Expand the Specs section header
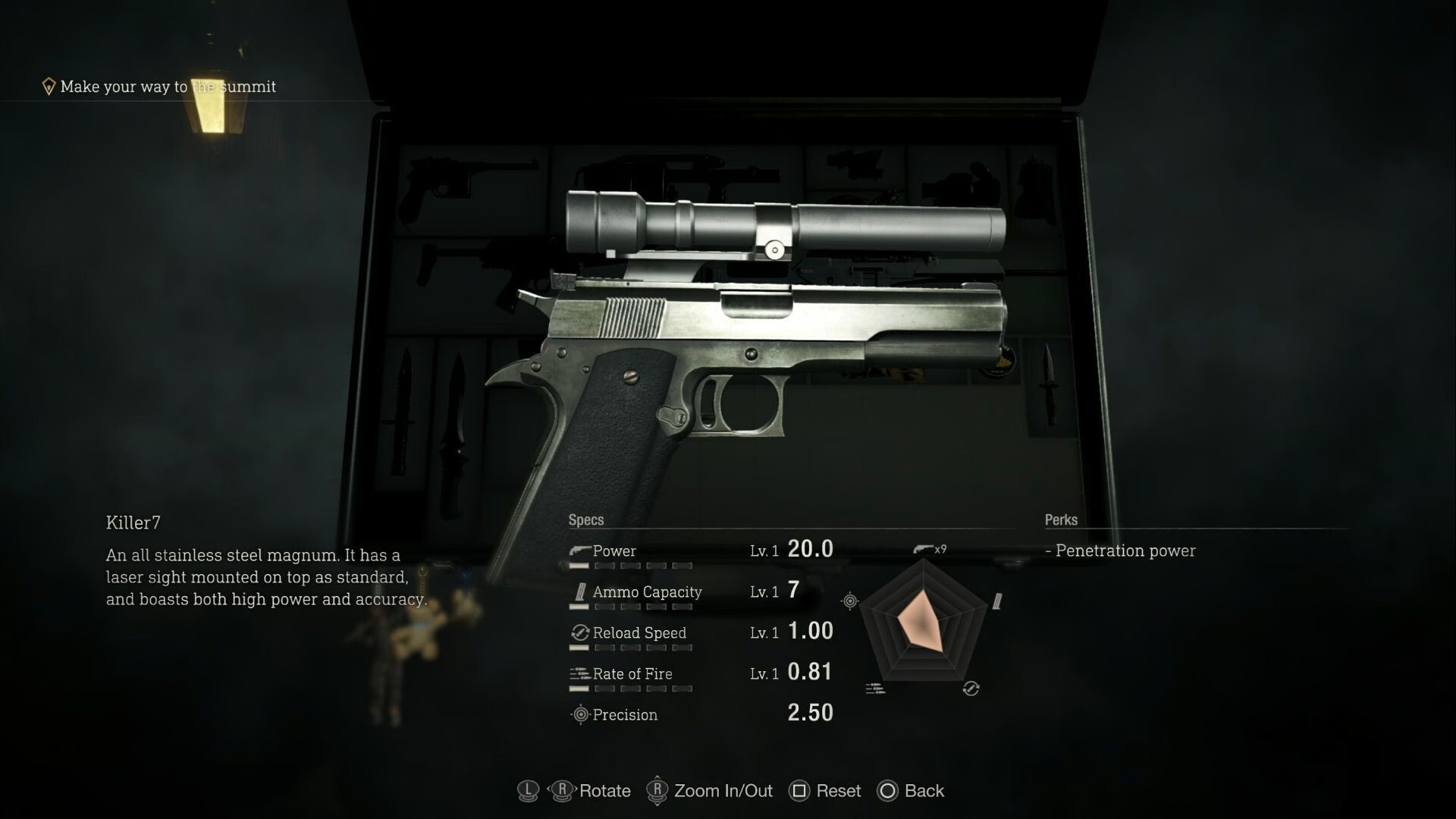The height and width of the screenshot is (819, 1456). tap(585, 519)
